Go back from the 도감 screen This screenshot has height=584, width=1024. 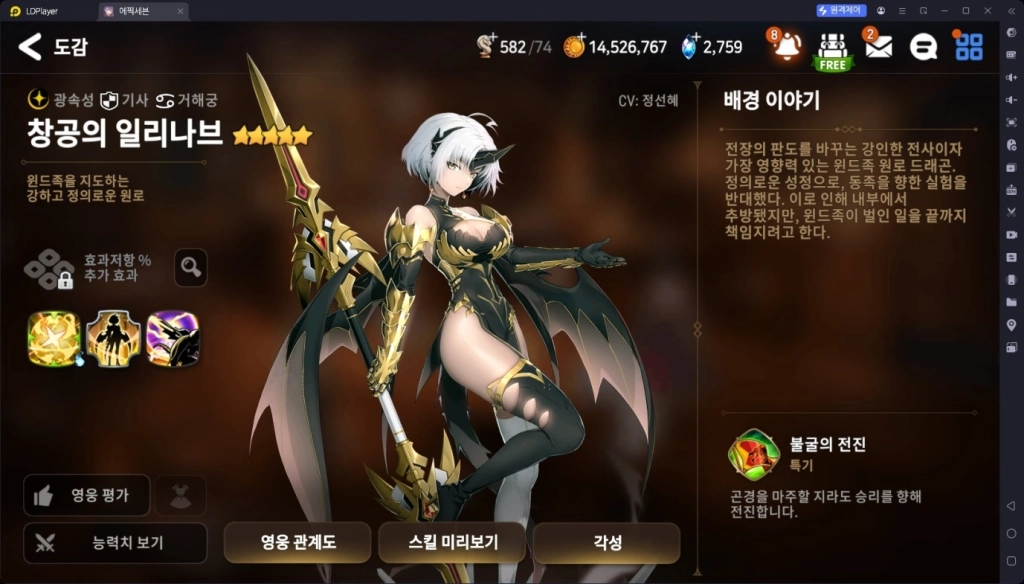(x=31, y=46)
